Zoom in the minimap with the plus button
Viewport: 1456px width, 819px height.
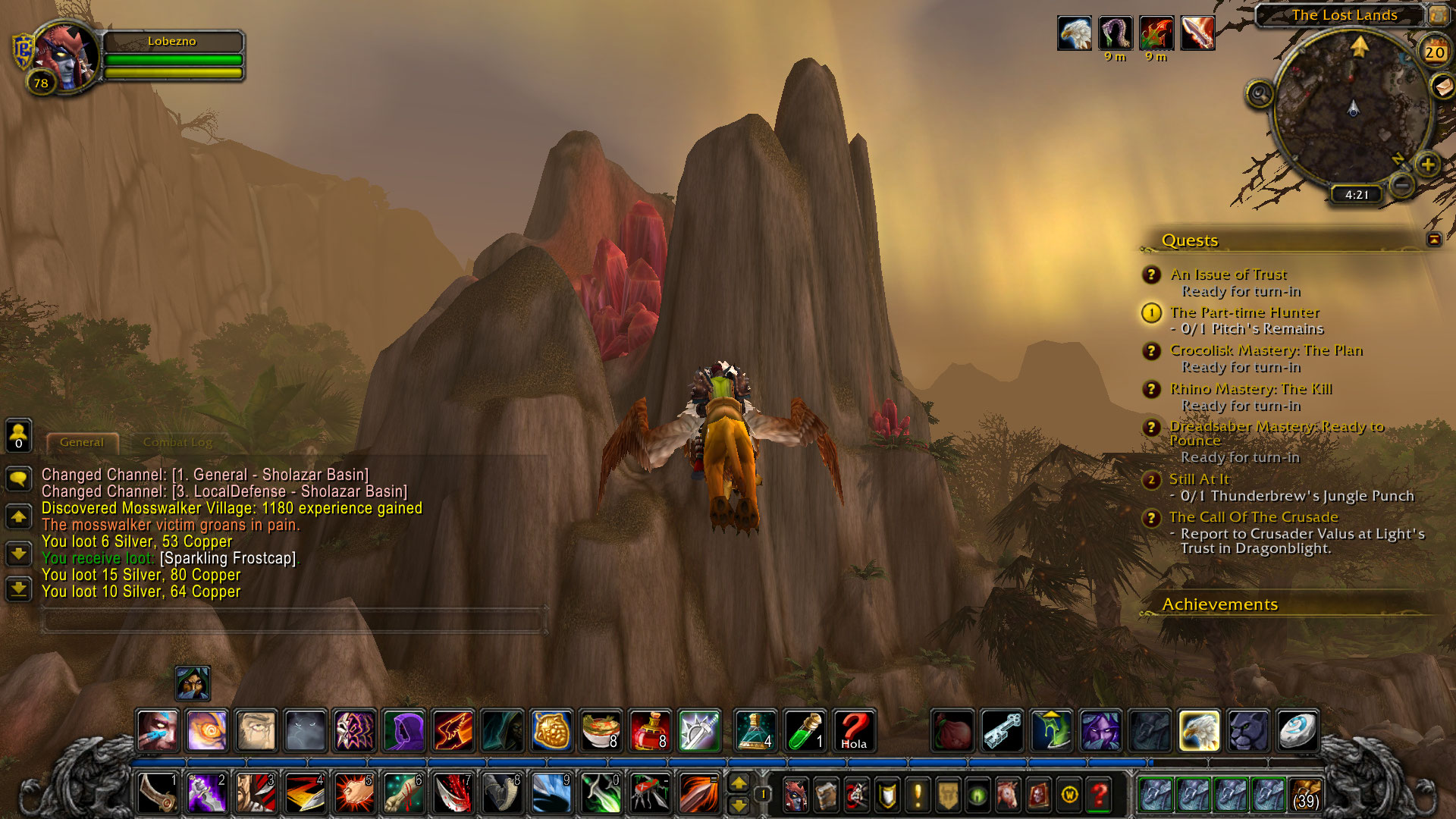pyautogui.click(x=1427, y=164)
